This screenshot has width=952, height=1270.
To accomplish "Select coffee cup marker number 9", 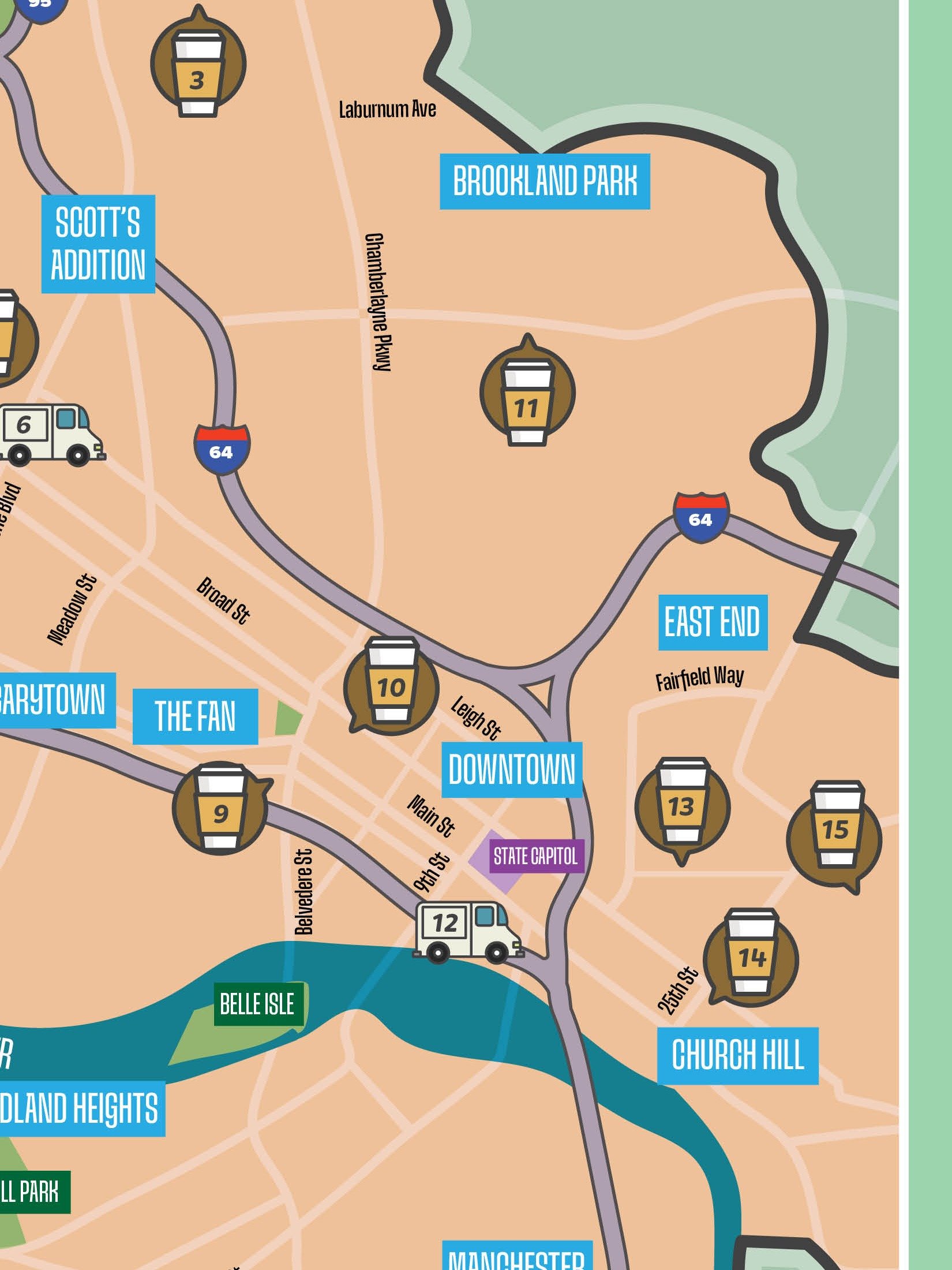I will [x=220, y=807].
